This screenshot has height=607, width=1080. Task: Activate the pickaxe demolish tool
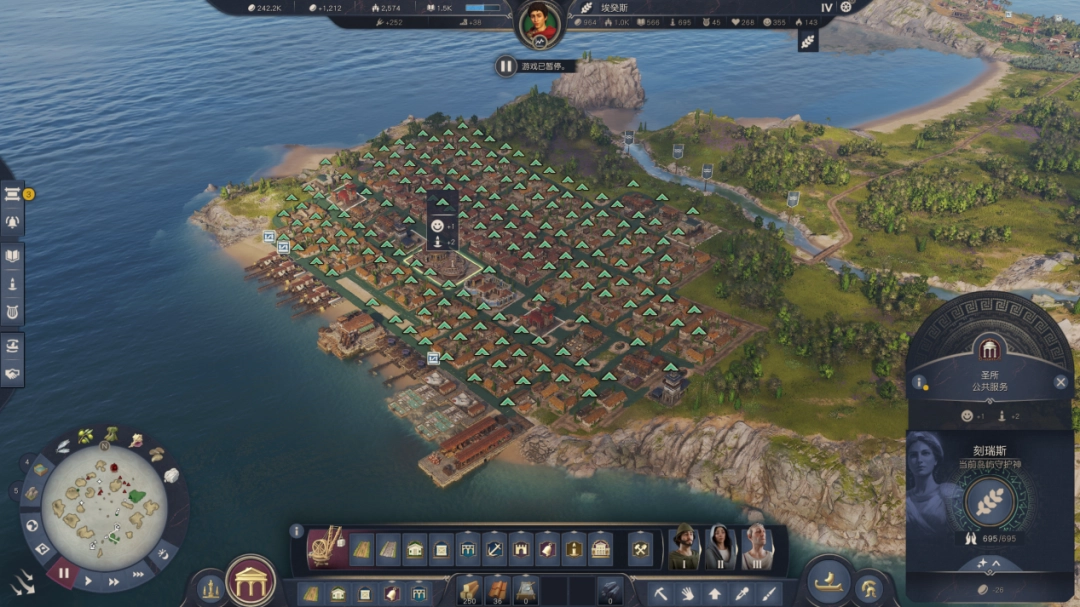click(662, 592)
